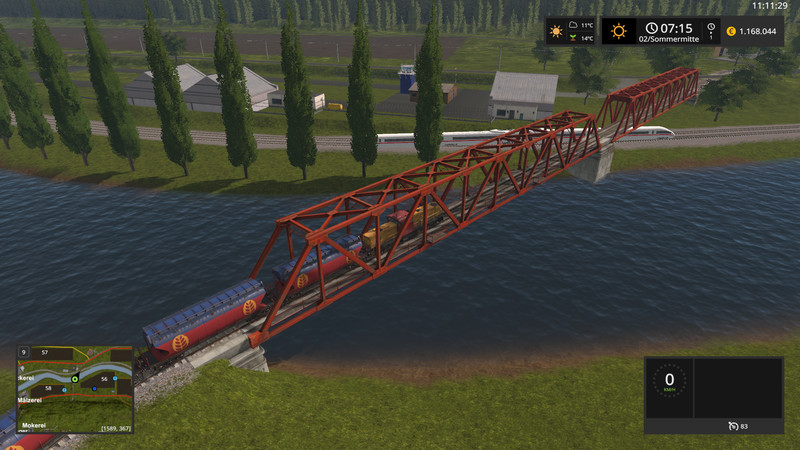Screen dimensions: 800x450
Task: Select the dark blue dot marker on minimap
Action: [x=93, y=389]
